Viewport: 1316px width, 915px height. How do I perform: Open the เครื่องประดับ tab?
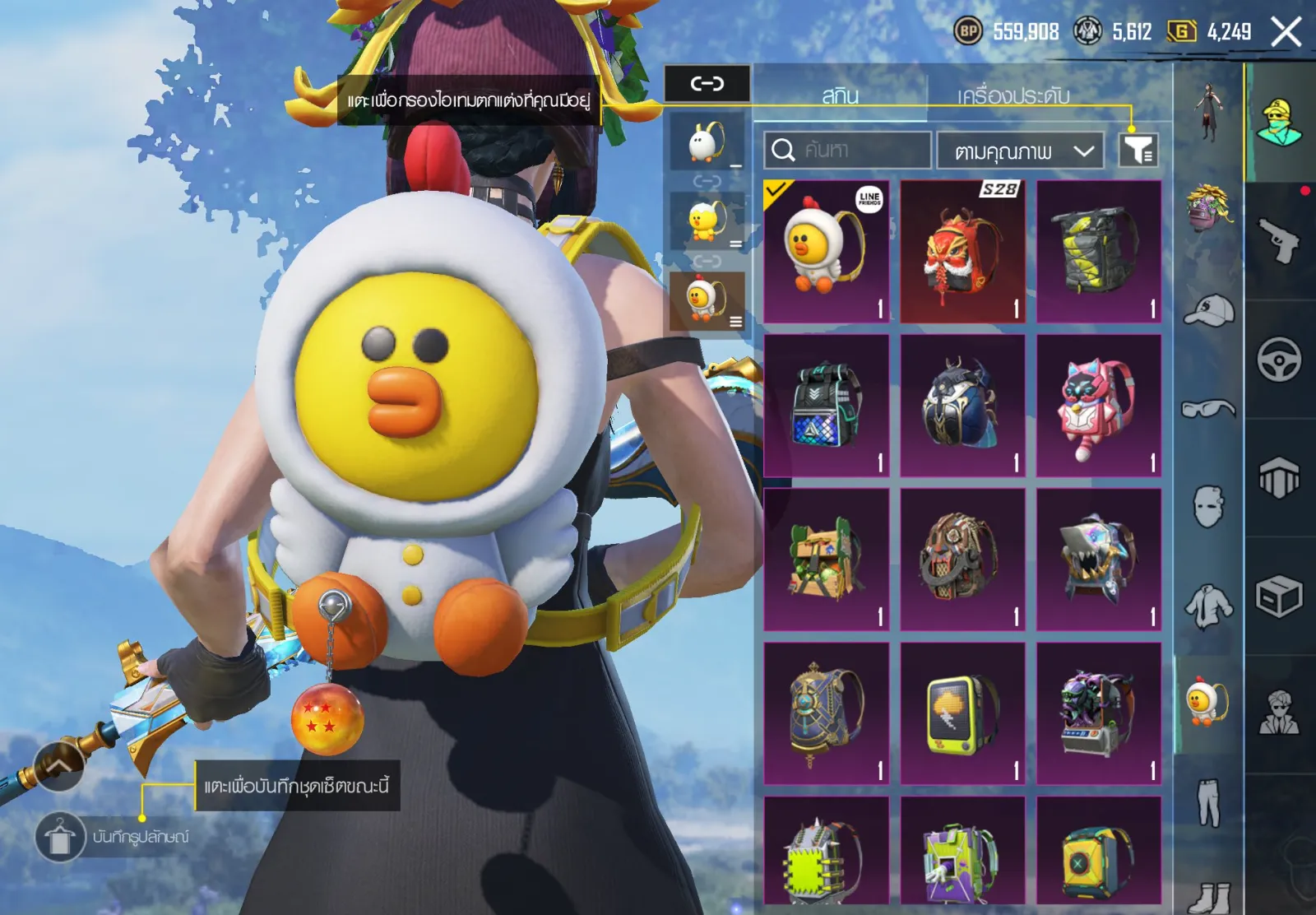pos(1013,95)
